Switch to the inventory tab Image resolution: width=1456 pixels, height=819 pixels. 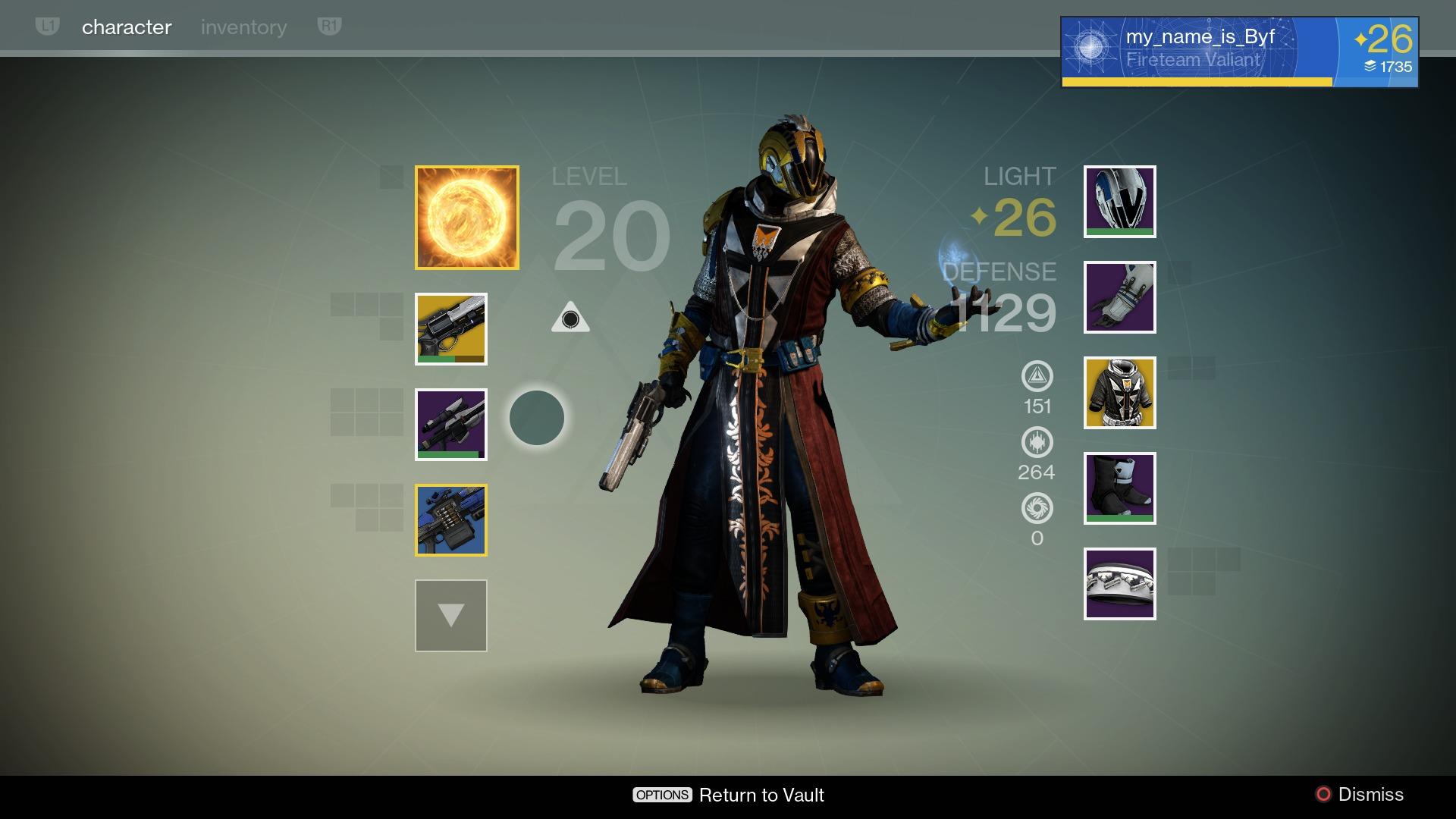243,27
